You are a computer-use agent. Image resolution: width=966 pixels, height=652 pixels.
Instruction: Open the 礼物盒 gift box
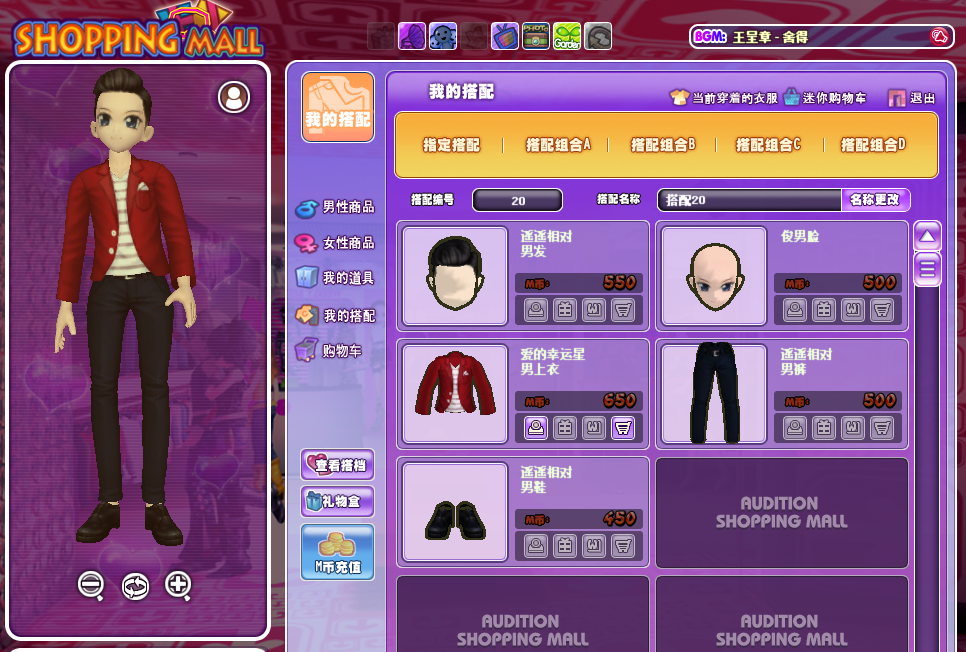338,501
